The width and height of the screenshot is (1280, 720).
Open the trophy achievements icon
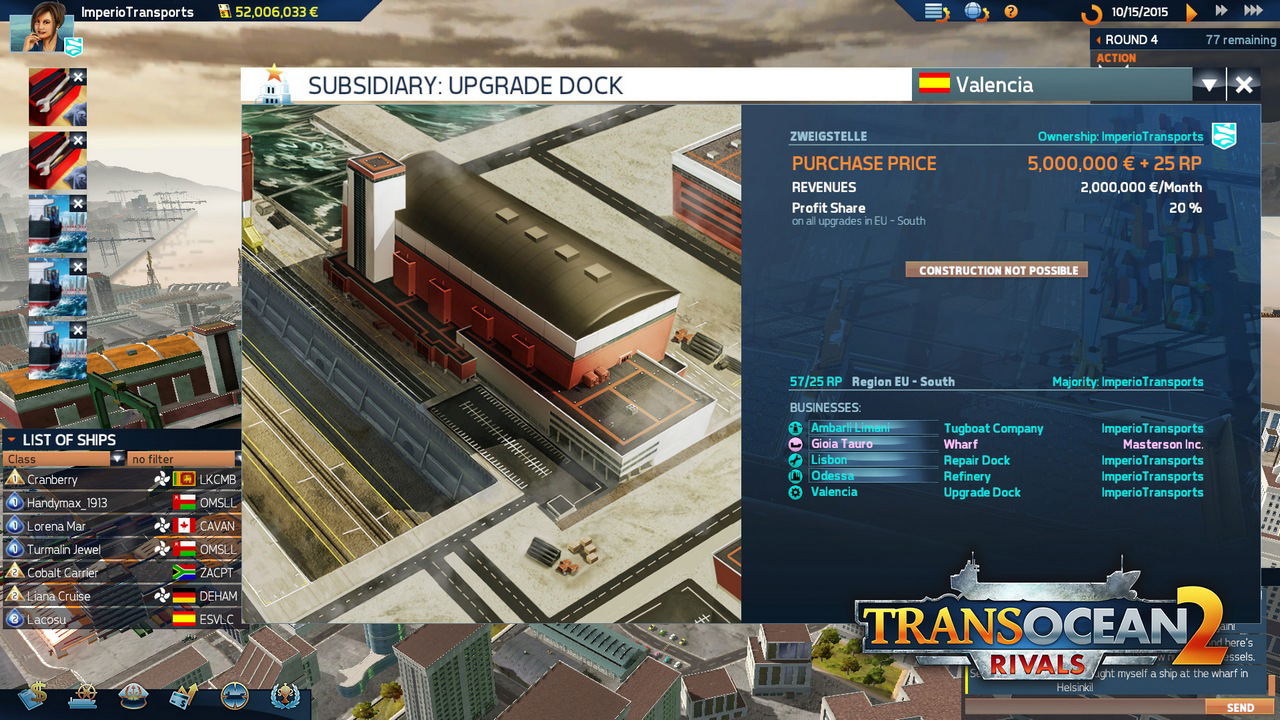click(x=284, y=695)
